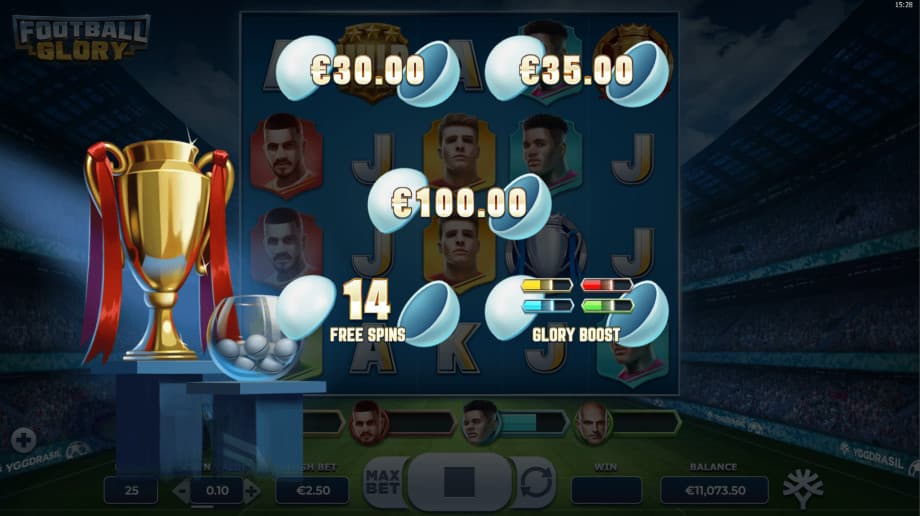Pick the €35.00 prize ball
Screen dimensions: 920x516
(576, 70)
